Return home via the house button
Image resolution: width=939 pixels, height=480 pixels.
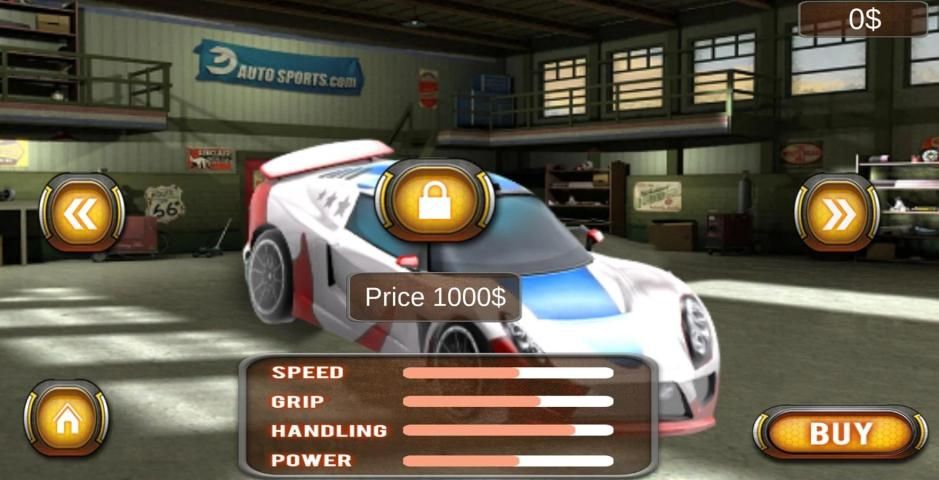[x=66, y=418]
